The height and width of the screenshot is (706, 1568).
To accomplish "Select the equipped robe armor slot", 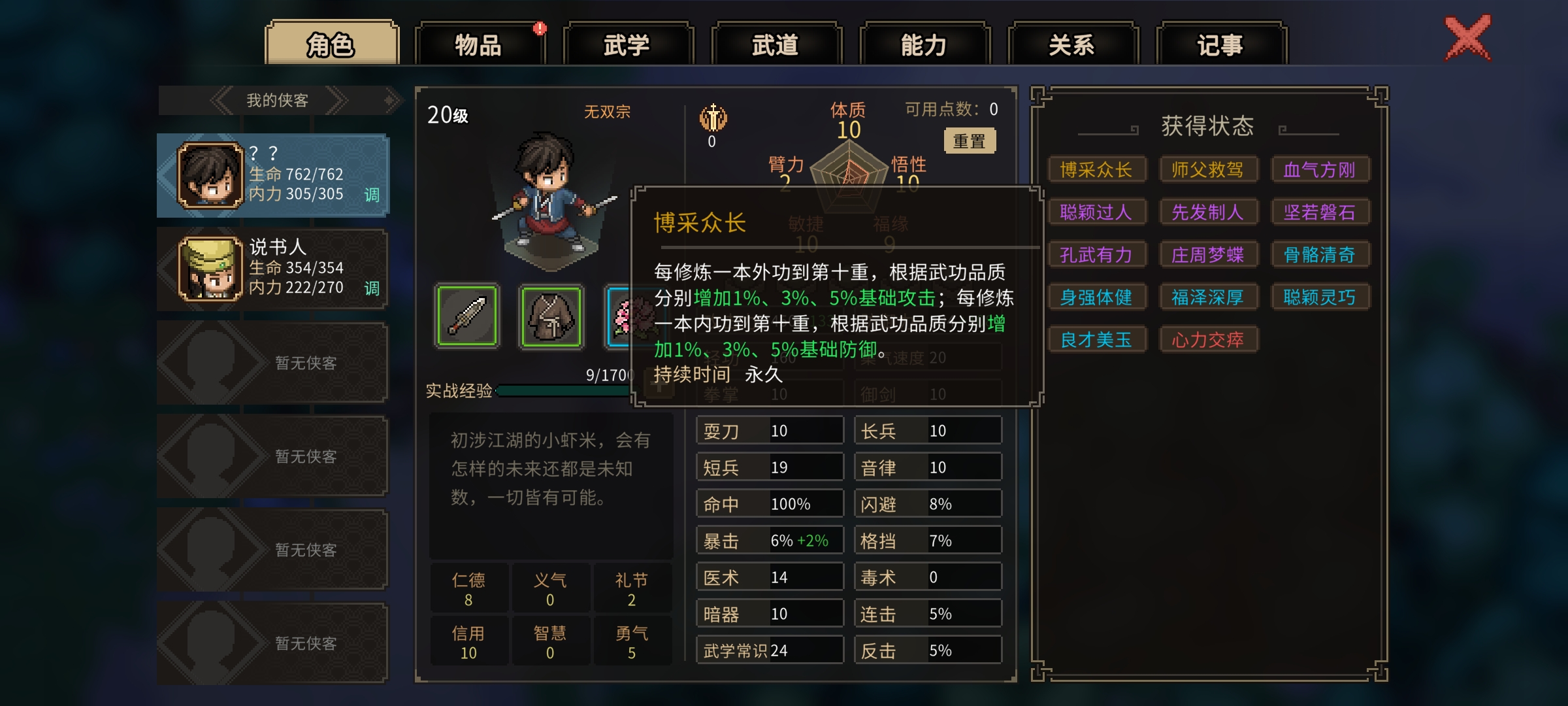I will pyautogui.click(x=551, y=316).
